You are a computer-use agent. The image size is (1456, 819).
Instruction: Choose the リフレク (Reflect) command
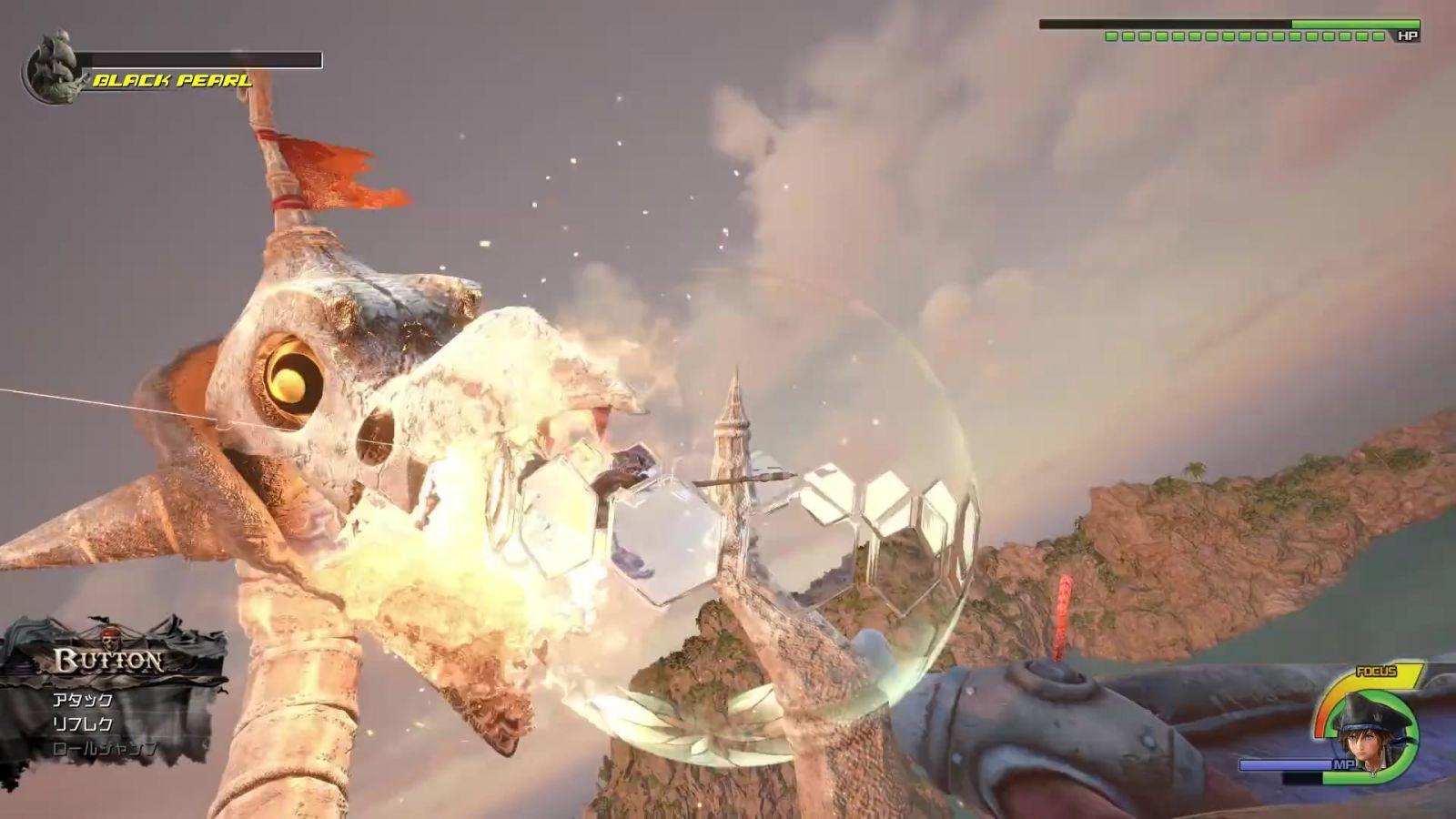83,724
